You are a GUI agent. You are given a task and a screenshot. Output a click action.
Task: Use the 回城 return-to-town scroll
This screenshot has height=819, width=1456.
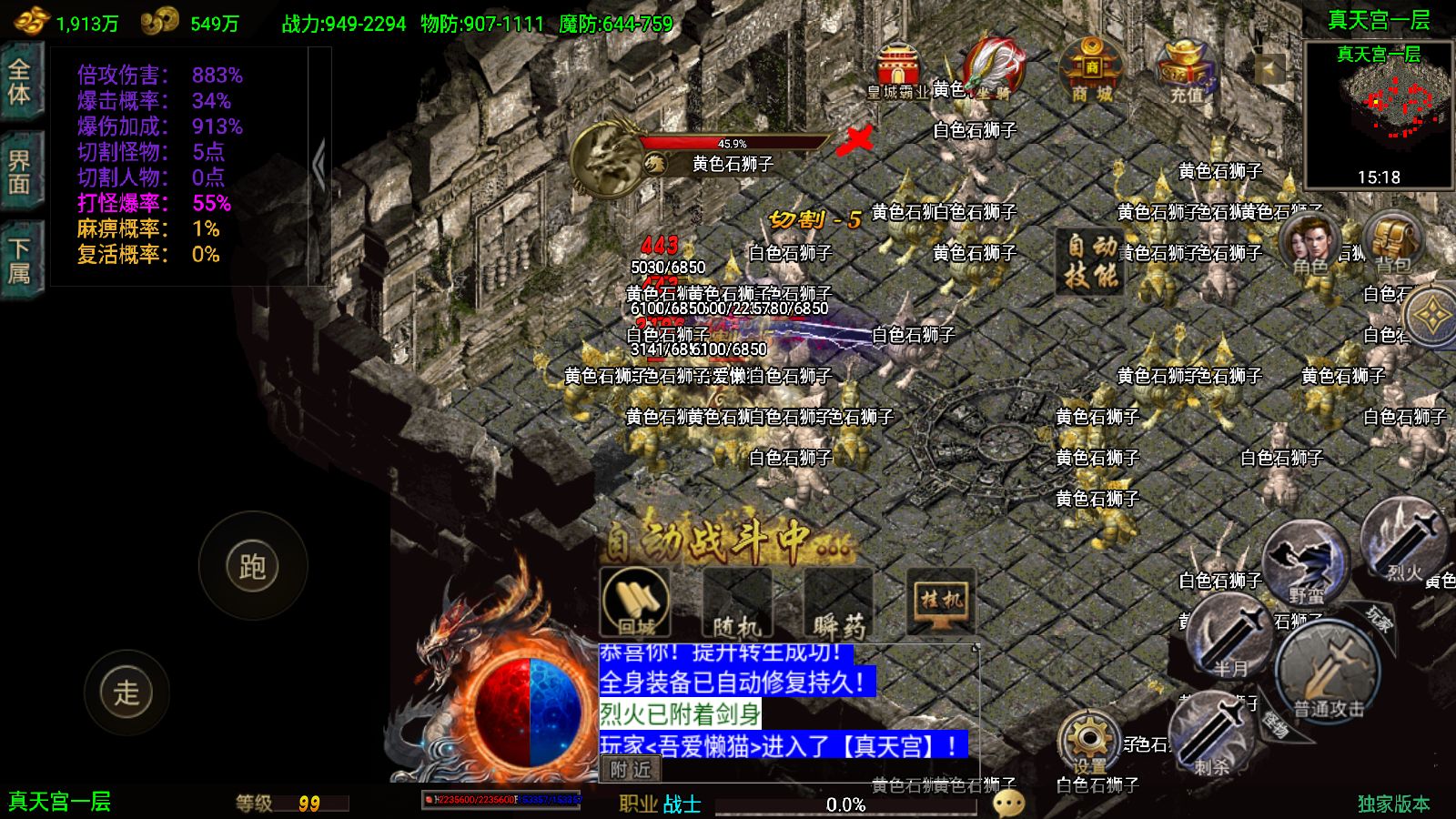click(x=636, y=602)
